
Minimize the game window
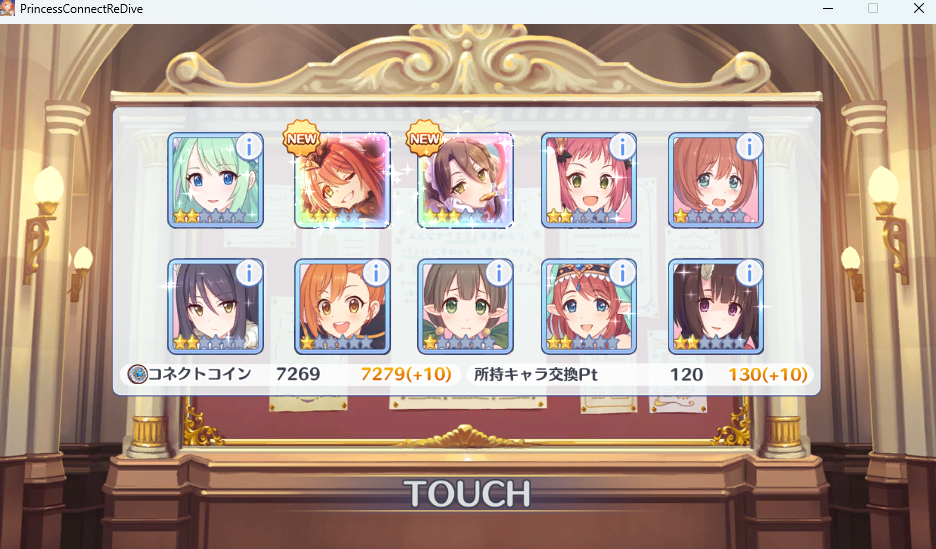point(827,8)
